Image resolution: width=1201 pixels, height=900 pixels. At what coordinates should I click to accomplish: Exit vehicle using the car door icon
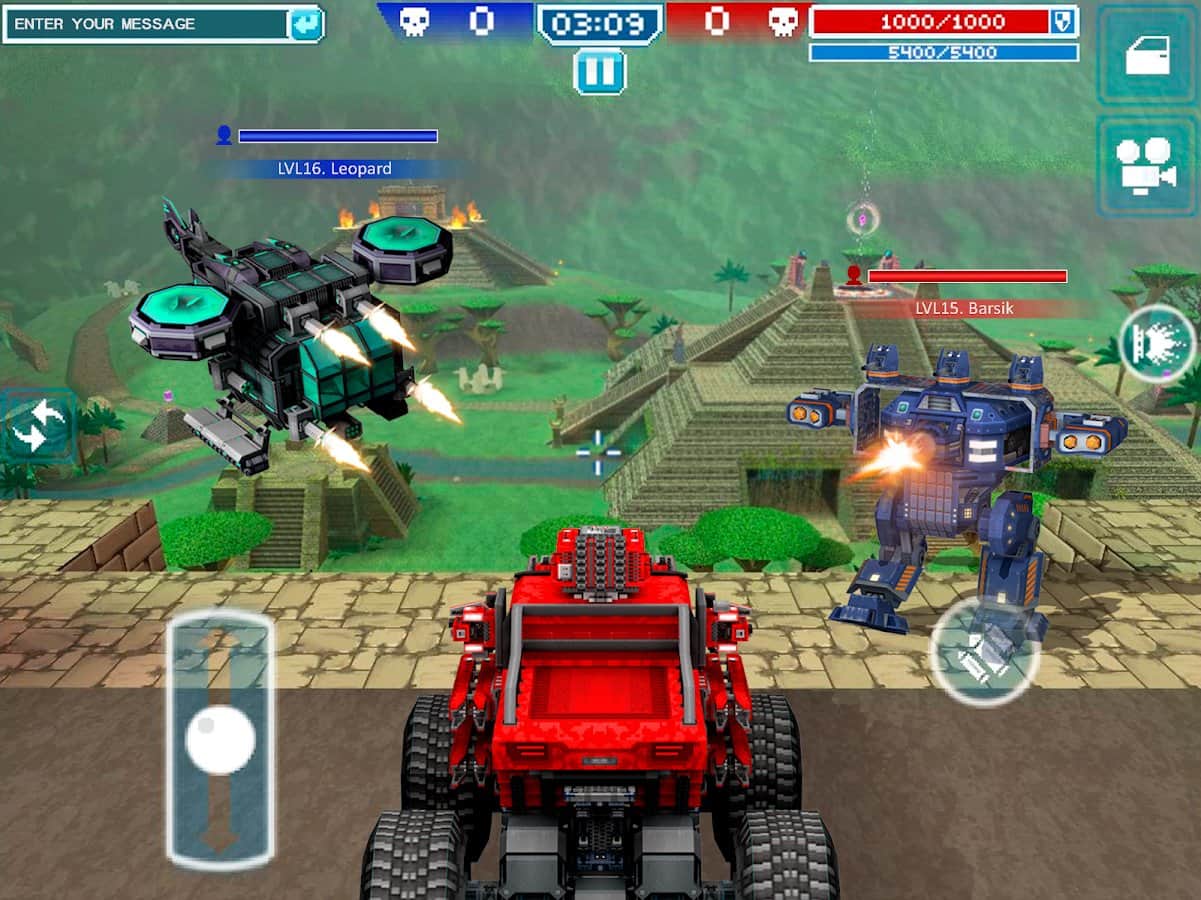point(1147,56)
